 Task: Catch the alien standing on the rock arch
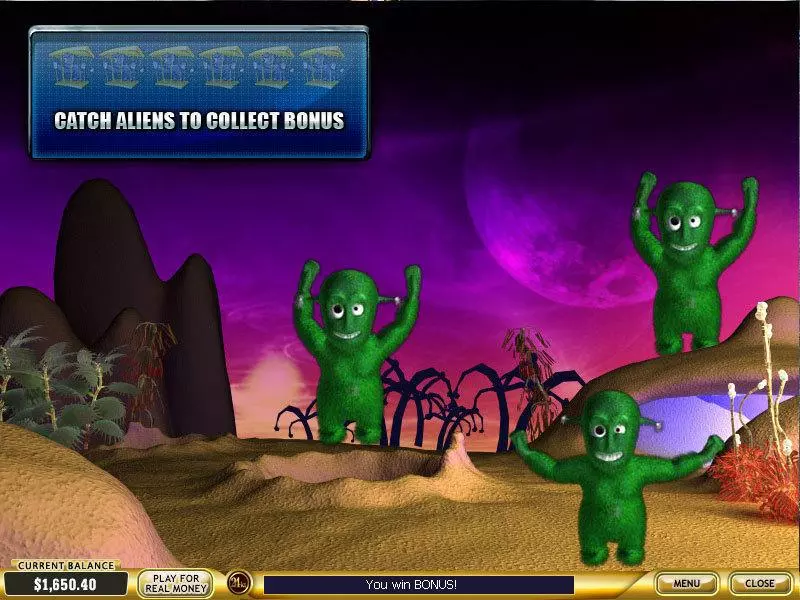click(x=691, y=265)
